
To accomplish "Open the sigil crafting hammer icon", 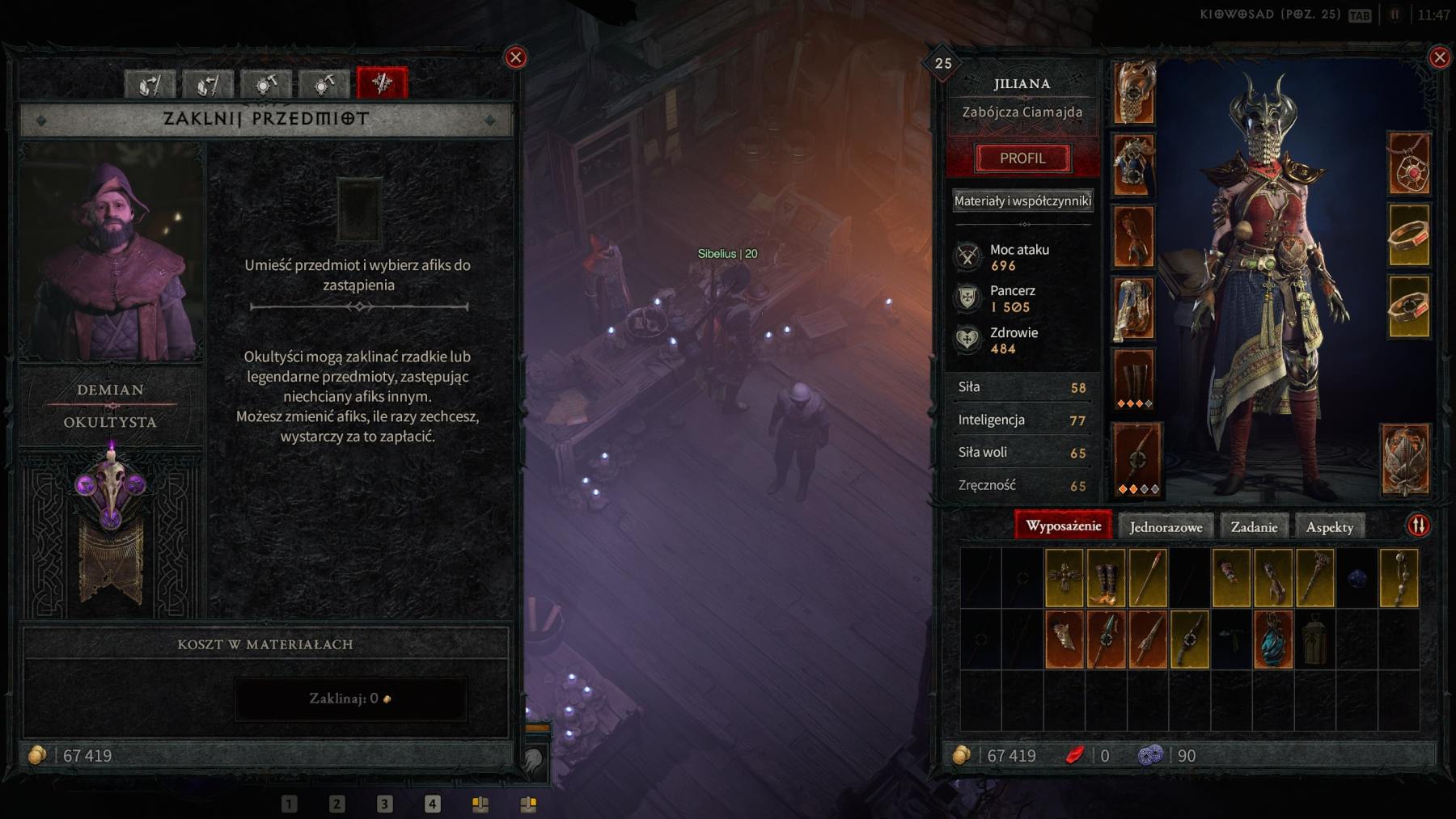I will click(x=265, y=83).
